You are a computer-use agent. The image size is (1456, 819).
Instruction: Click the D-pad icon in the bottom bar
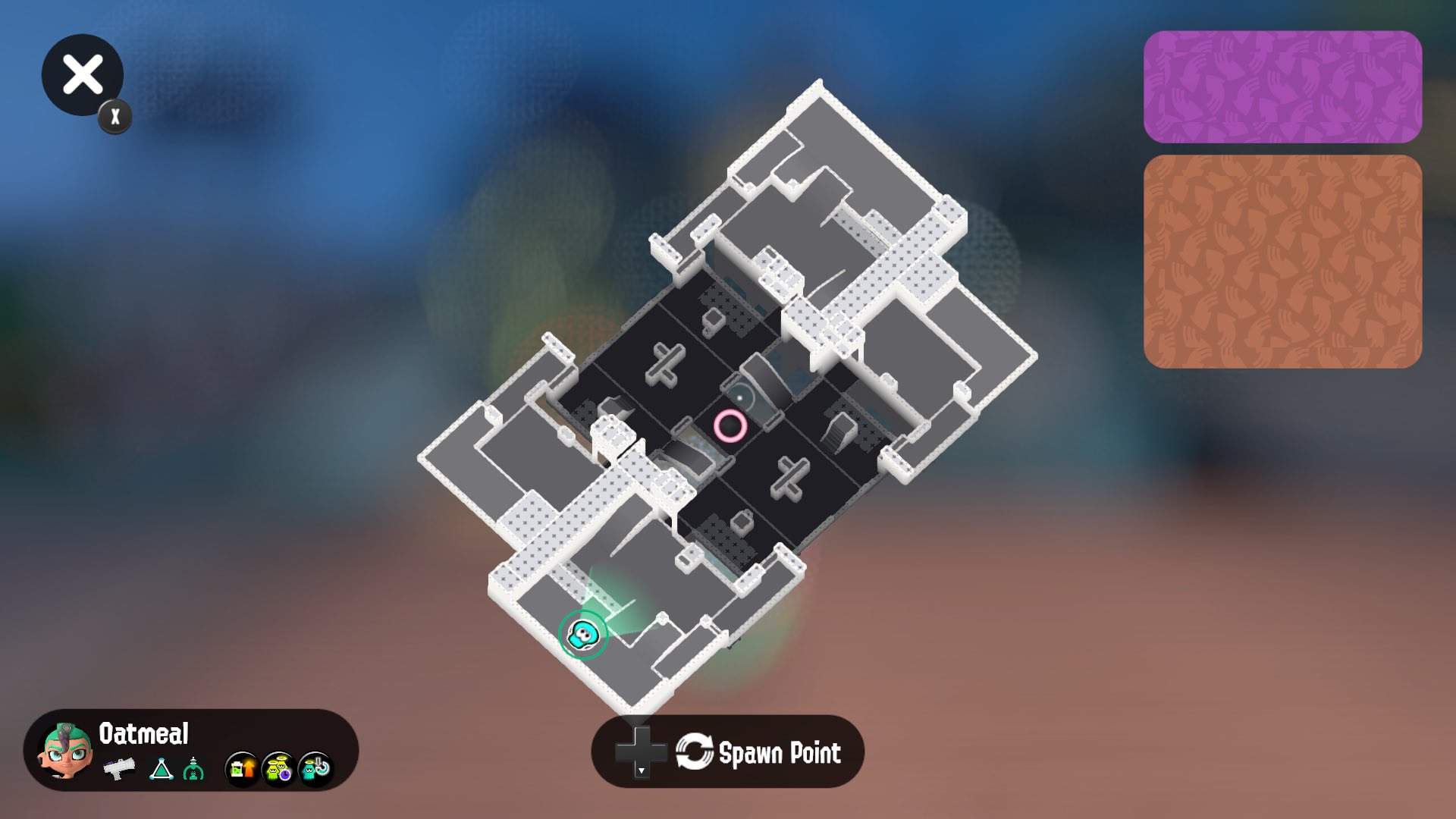pos(639,750)
